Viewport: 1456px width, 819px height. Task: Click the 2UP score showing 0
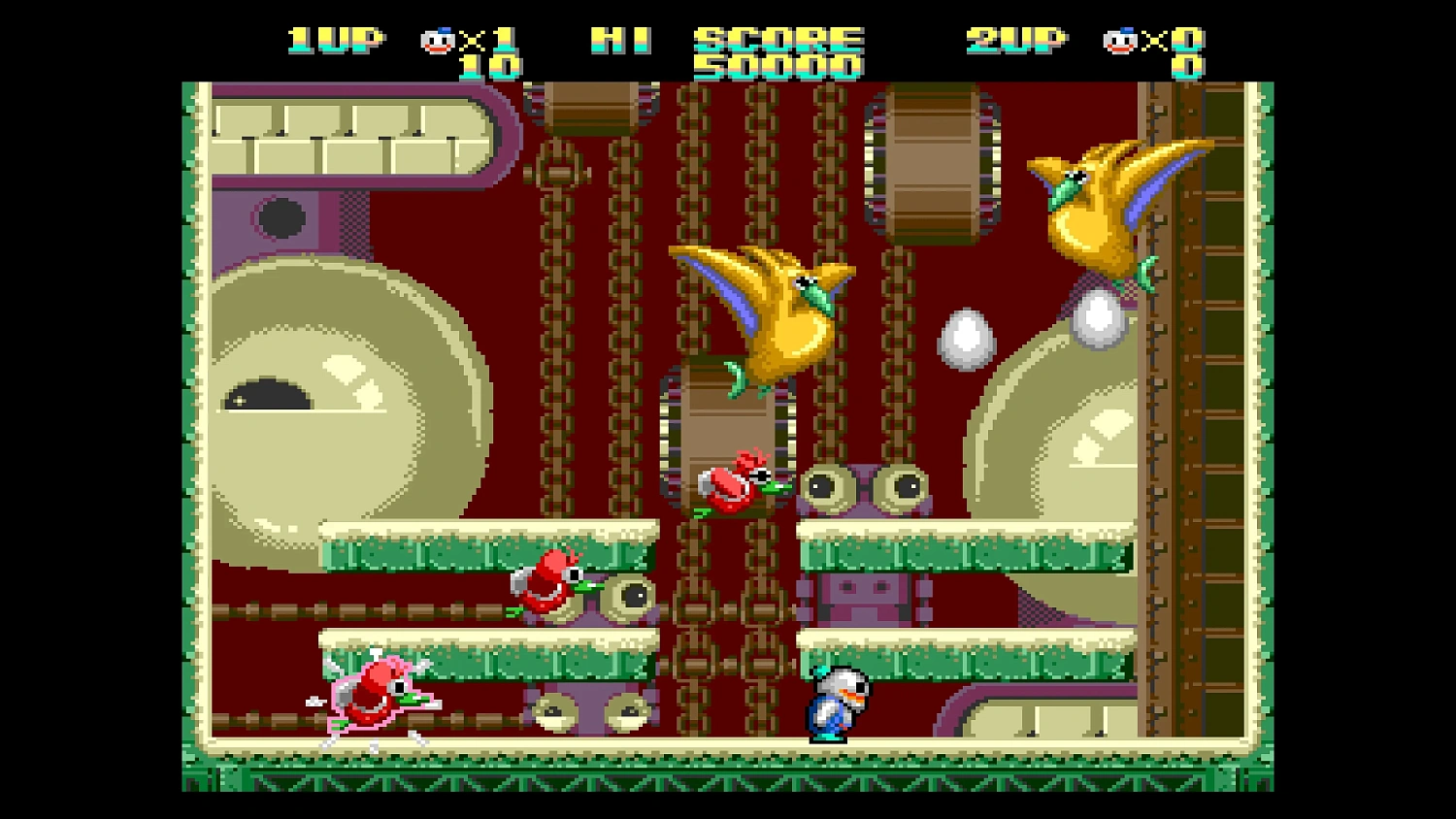pos(1192,66)
